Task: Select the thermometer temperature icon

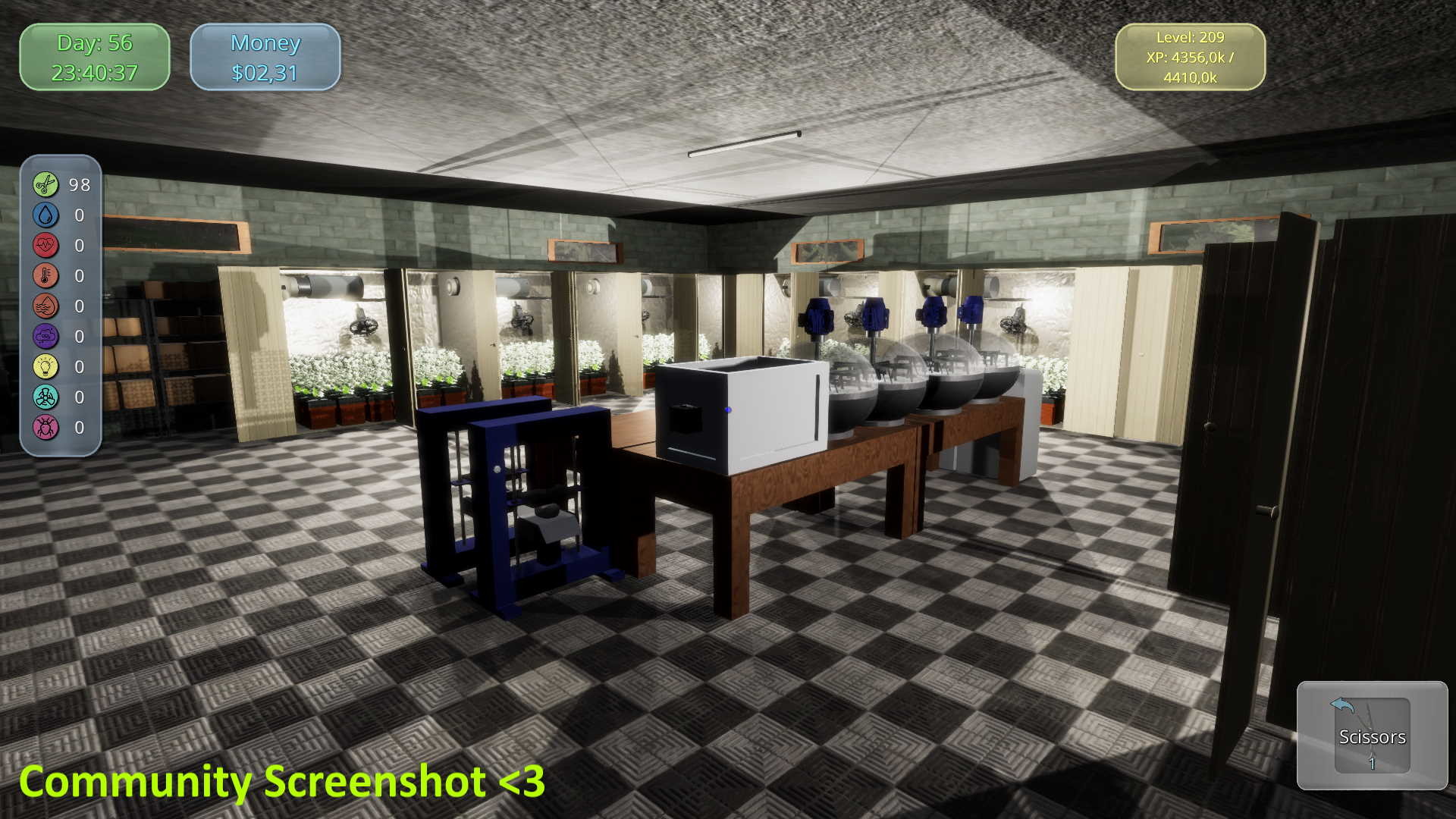Action: pyautogui.click(x=45, y=275)
